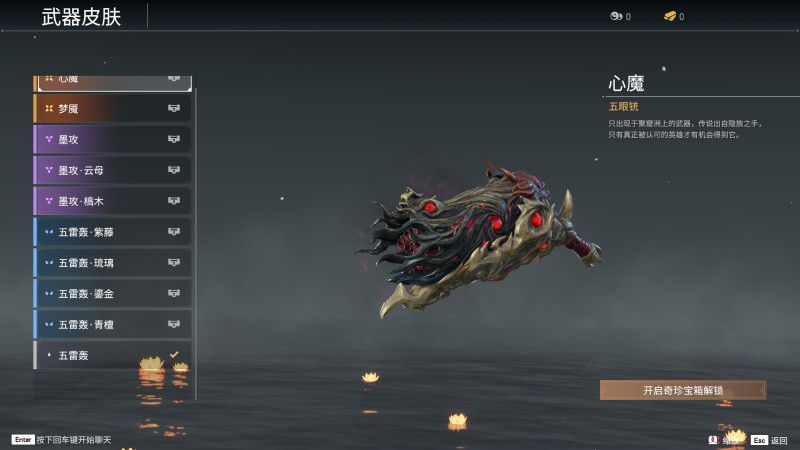This screenshot has height=450, width=800.
Task: Choose the default 五雷轰 skin with checkmark
Action: tap(112, 355)
